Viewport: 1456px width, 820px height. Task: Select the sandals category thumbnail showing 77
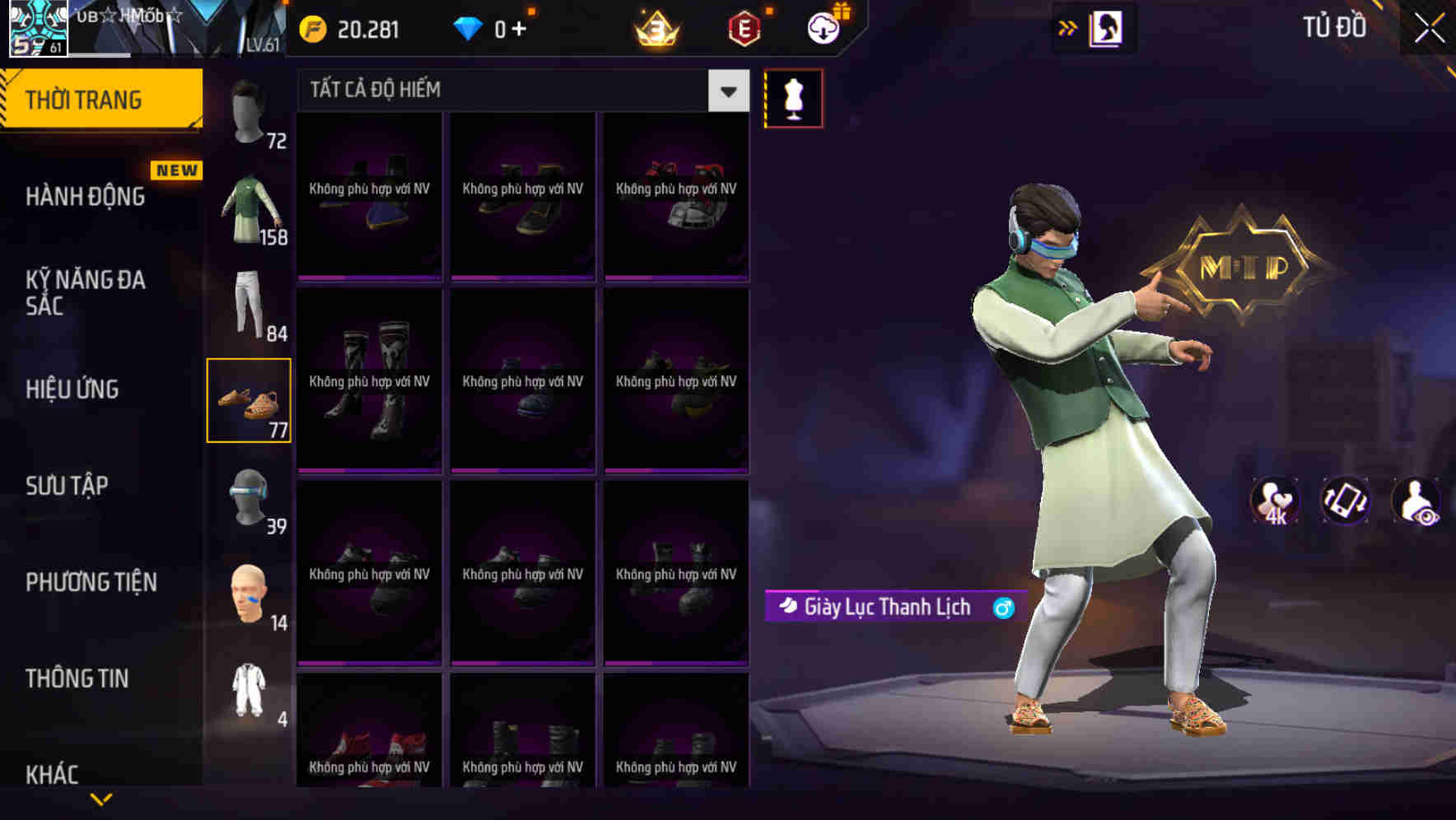[250, 401]
